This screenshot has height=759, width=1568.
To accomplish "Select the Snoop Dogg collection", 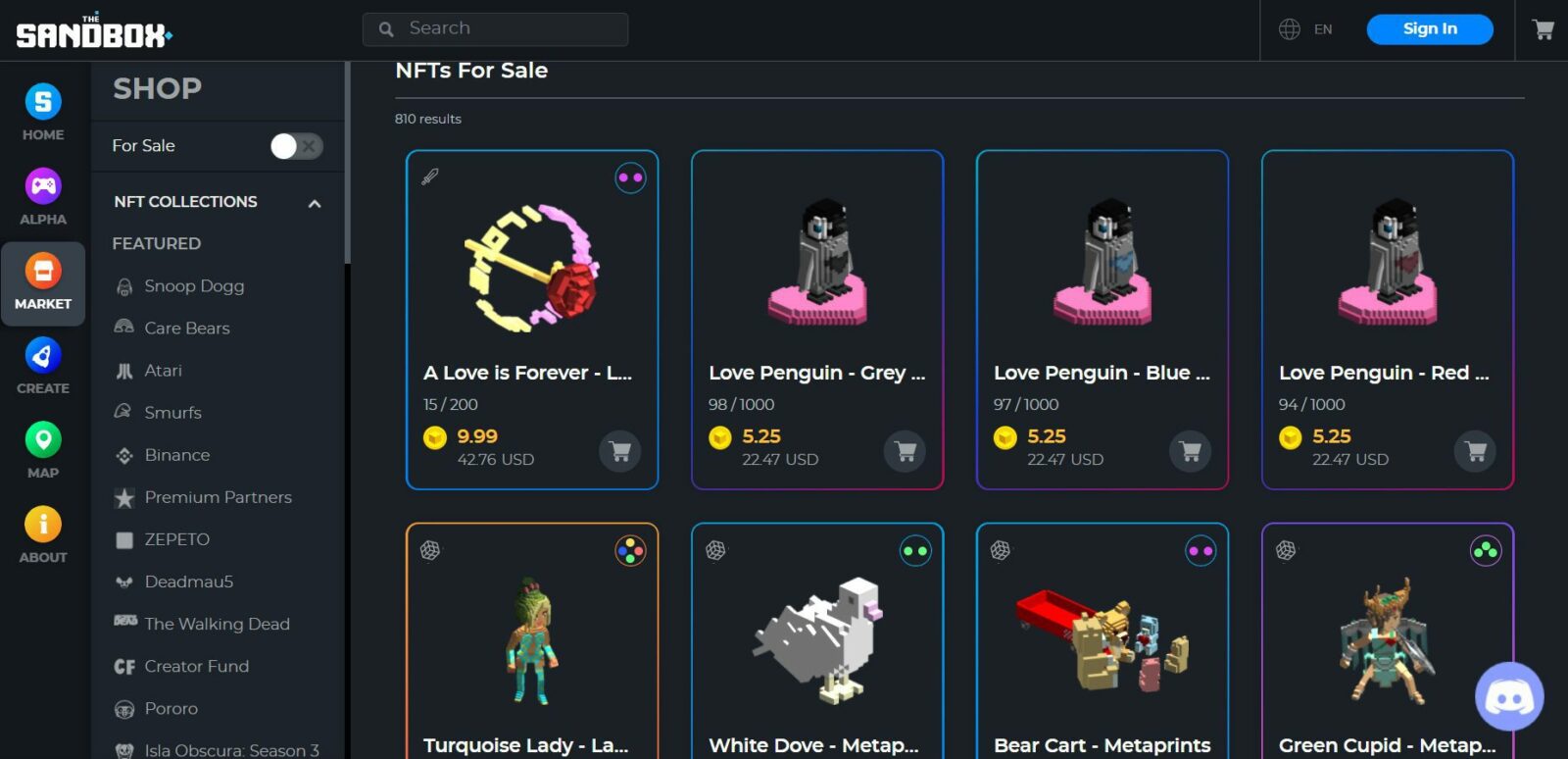I will tap(194, 286).
